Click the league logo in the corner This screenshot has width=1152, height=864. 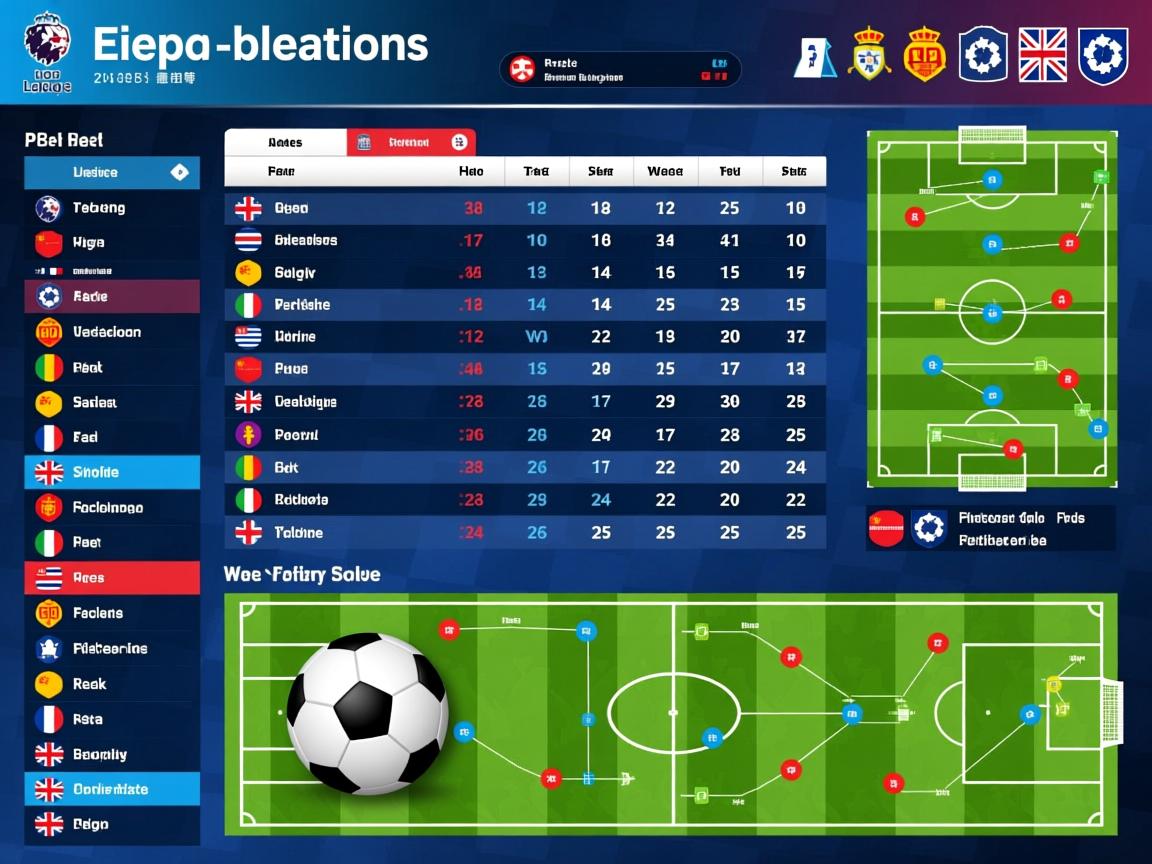[47, 52]
